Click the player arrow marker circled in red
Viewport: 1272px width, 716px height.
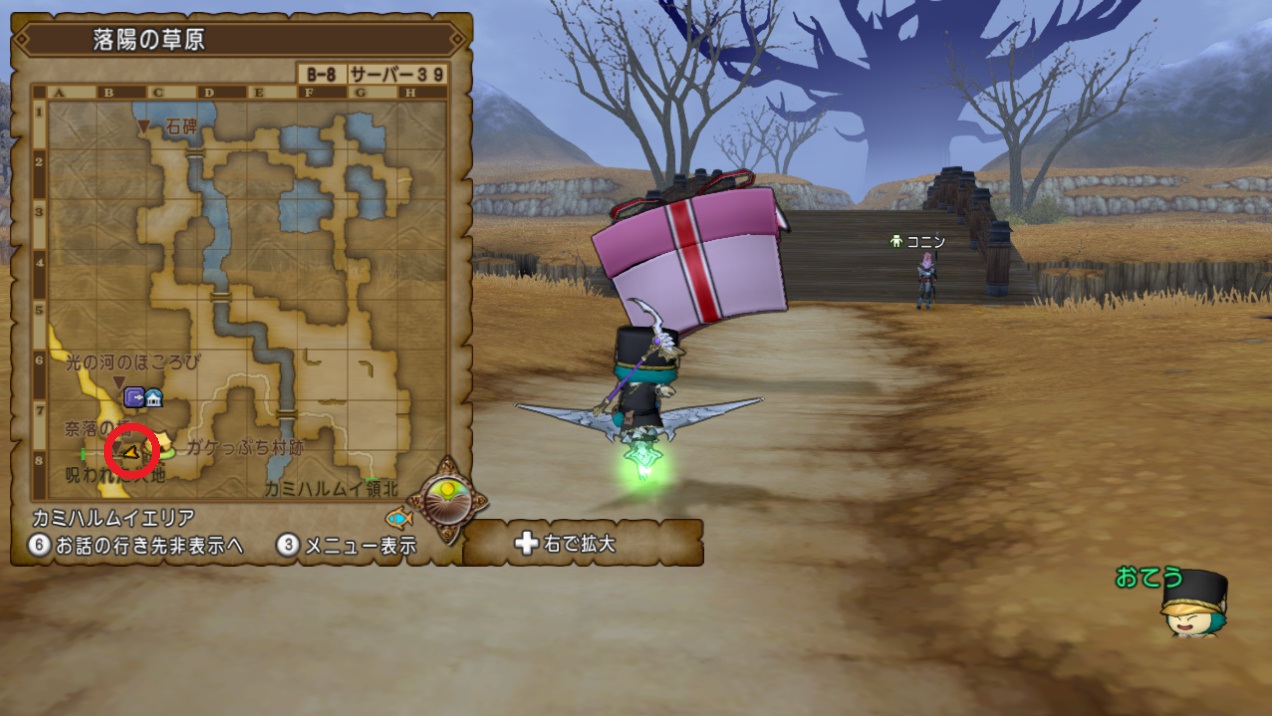point(131,453)
